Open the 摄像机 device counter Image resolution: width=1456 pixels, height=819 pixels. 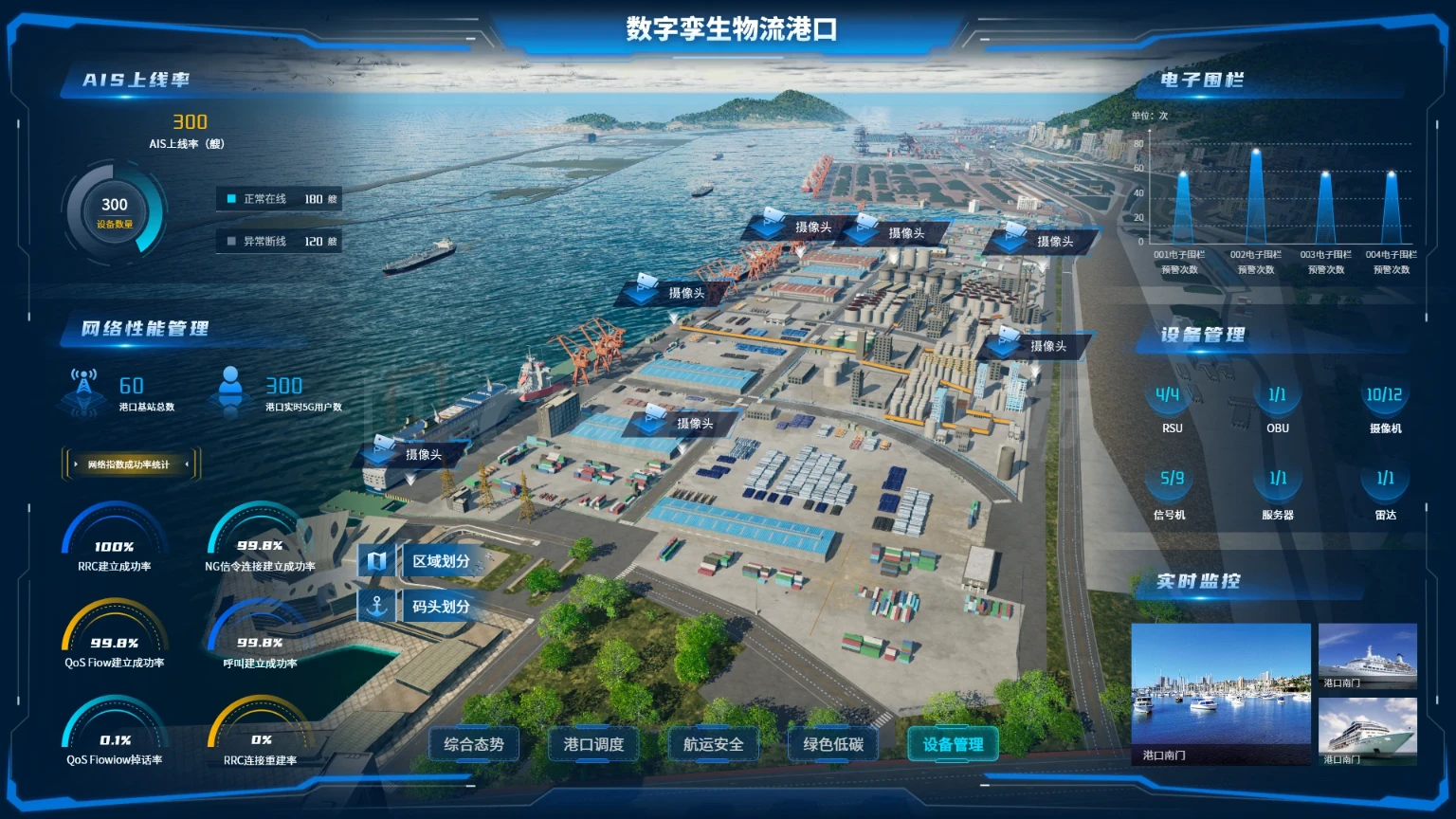coord(1384,402)
